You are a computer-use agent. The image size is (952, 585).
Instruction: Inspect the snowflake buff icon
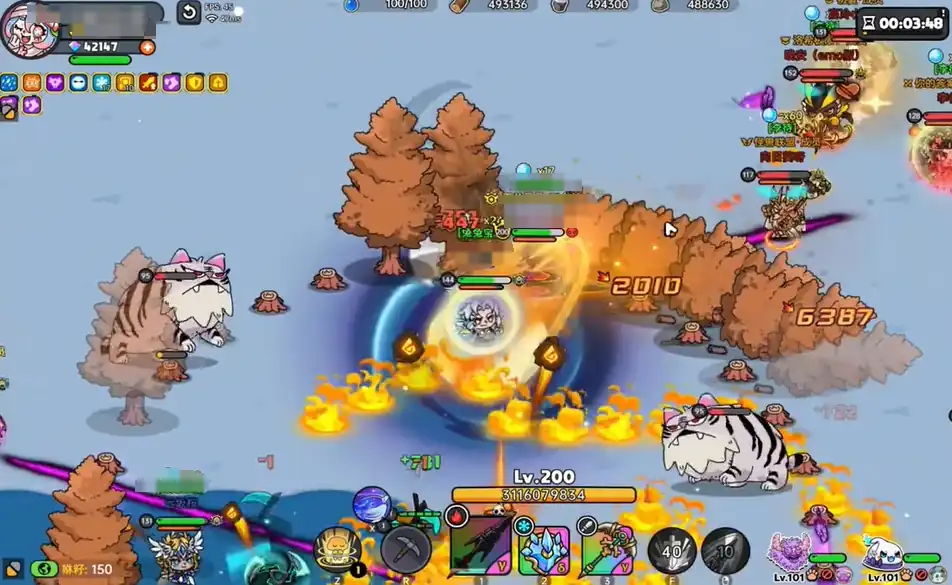point(101,83)
